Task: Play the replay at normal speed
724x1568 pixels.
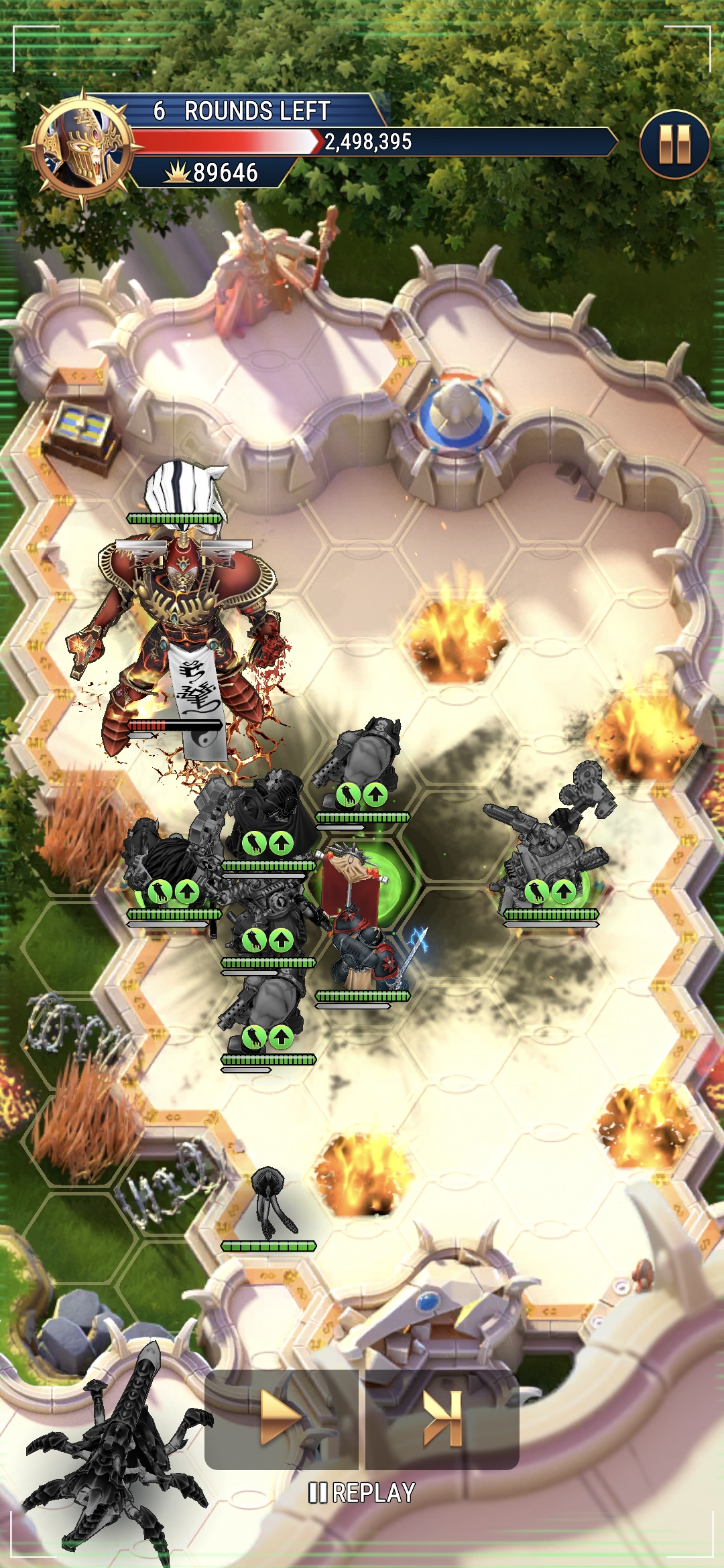Action: [x=281, y=1418]
